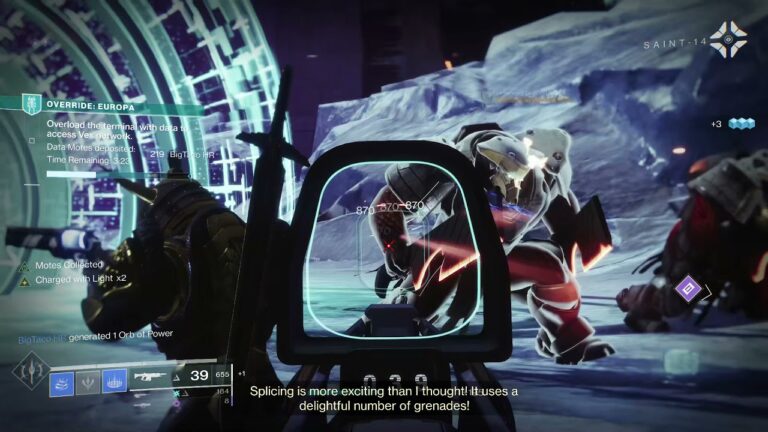Click the Motes Collected status icon
The width and height of the screenshot is (768, 432).
pos(24,266)
